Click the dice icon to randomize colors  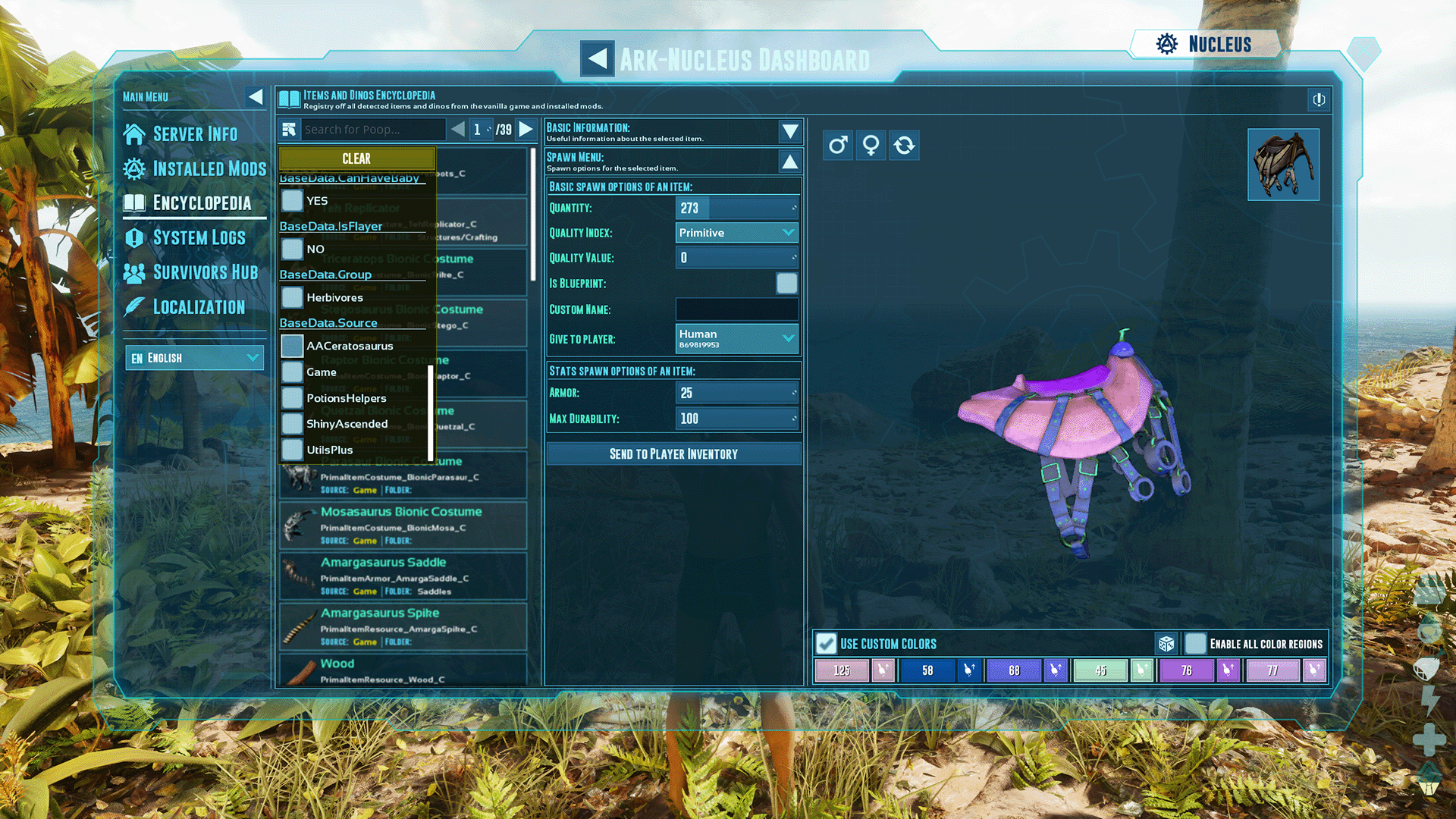tap(1167, 643)
